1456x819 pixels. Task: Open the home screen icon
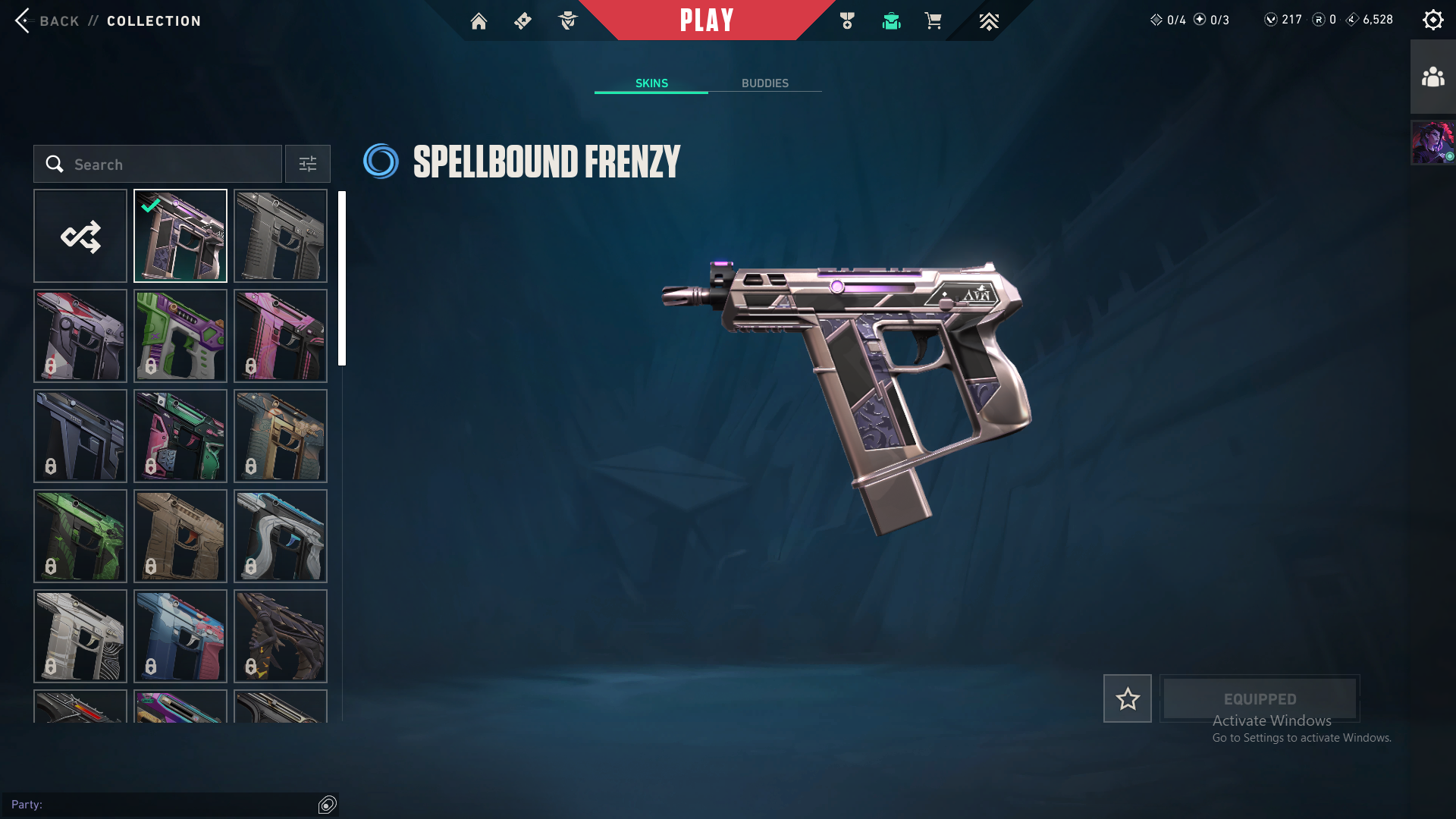coord(479,21)
